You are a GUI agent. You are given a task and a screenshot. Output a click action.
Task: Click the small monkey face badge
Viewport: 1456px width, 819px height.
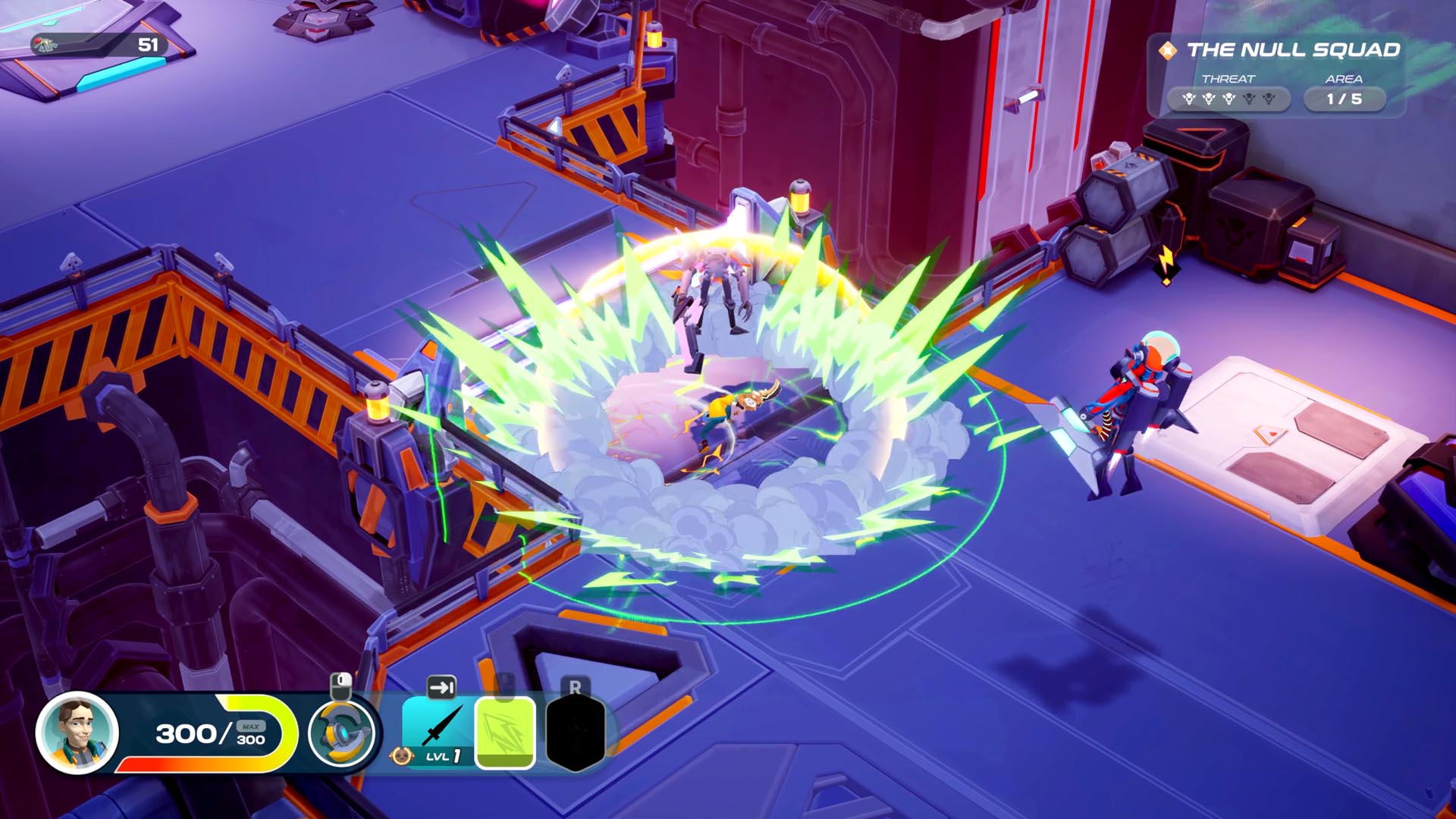(401, 756)
